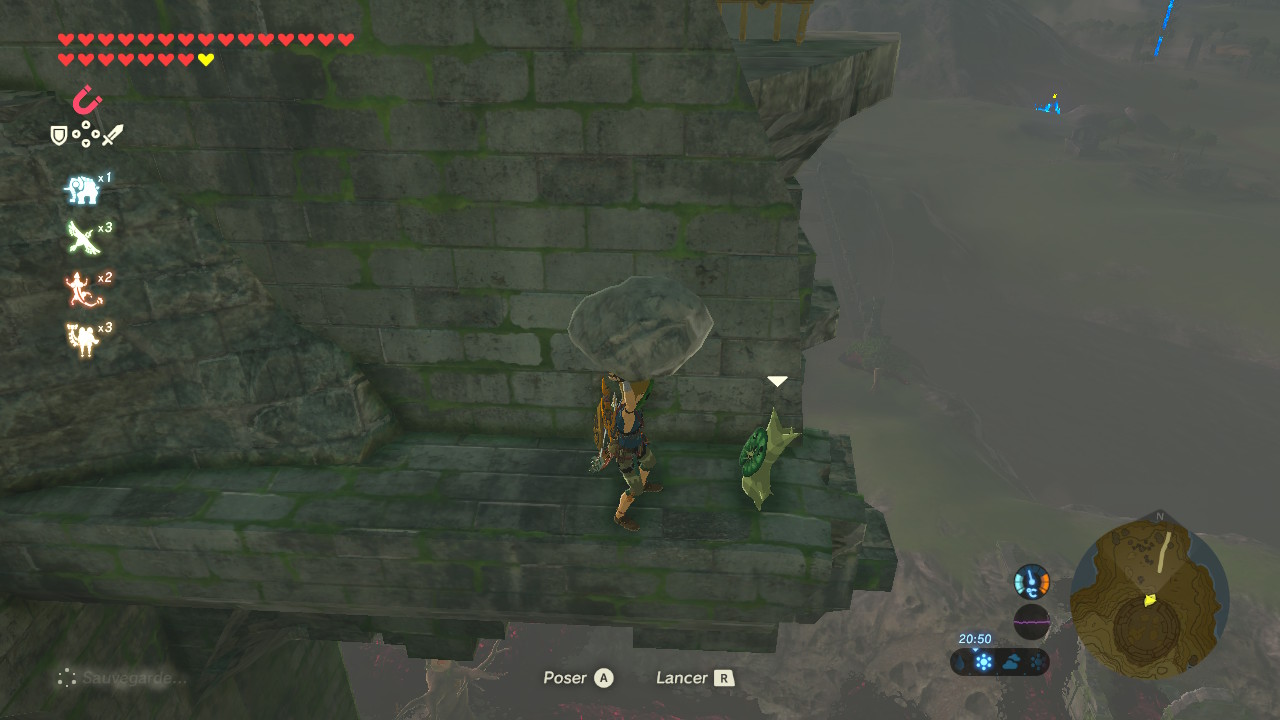Activate Daruk's Protection lizard ability icon
The image size is (1280, 720).
[80, 290]
